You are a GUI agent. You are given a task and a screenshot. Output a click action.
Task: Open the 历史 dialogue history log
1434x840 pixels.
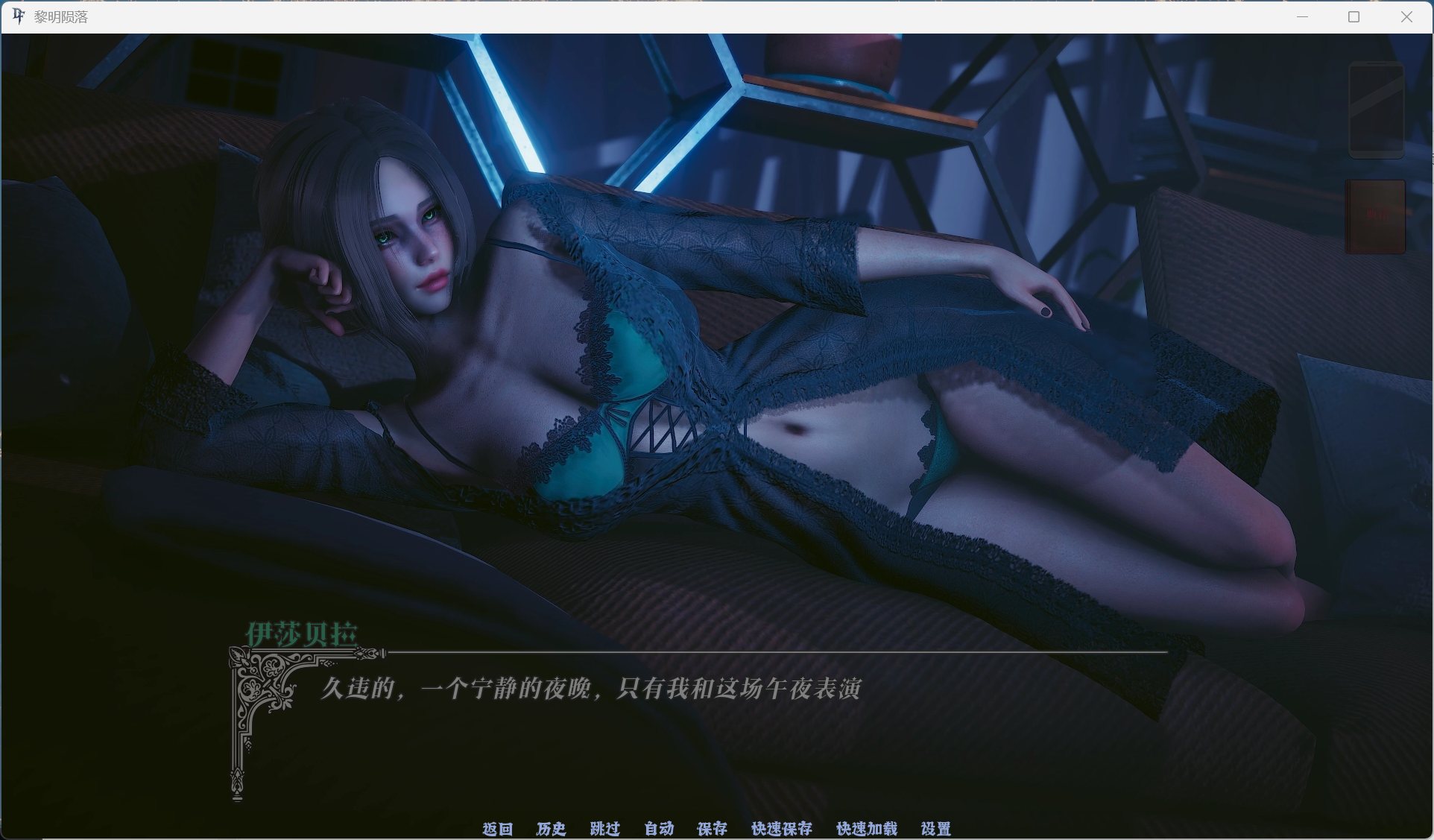point(551,829)
